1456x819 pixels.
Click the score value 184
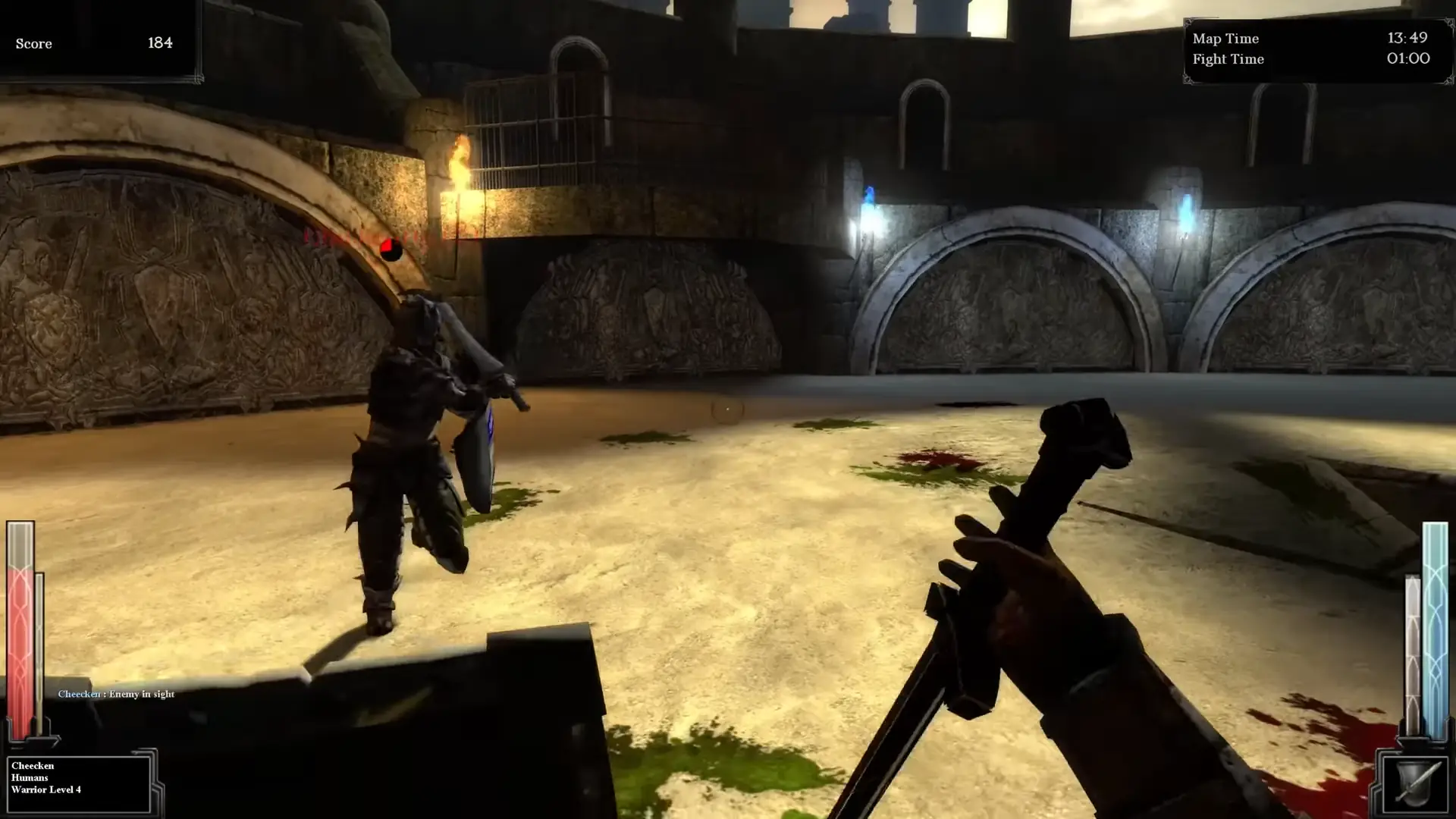point(160,42)
